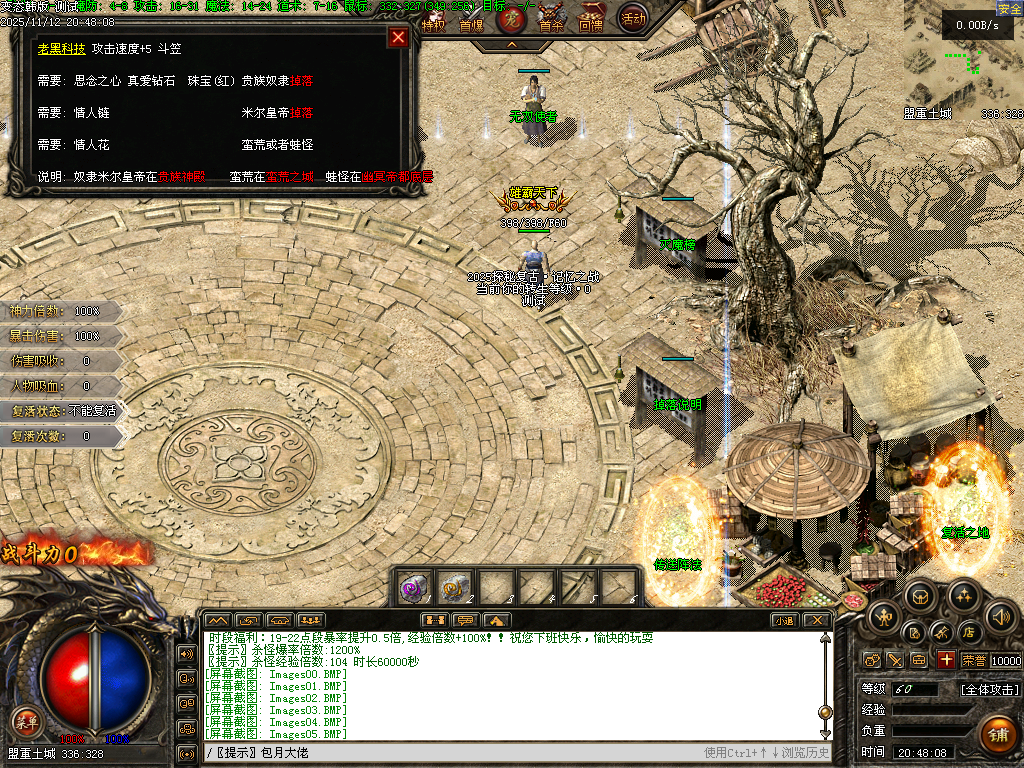Open the bag inventory chest icon

(922, 595)
